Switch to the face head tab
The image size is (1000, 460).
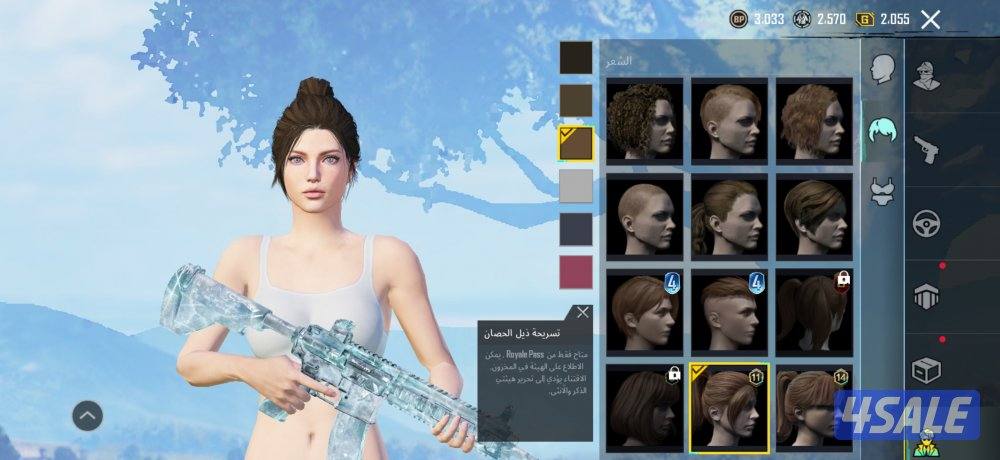881,69
